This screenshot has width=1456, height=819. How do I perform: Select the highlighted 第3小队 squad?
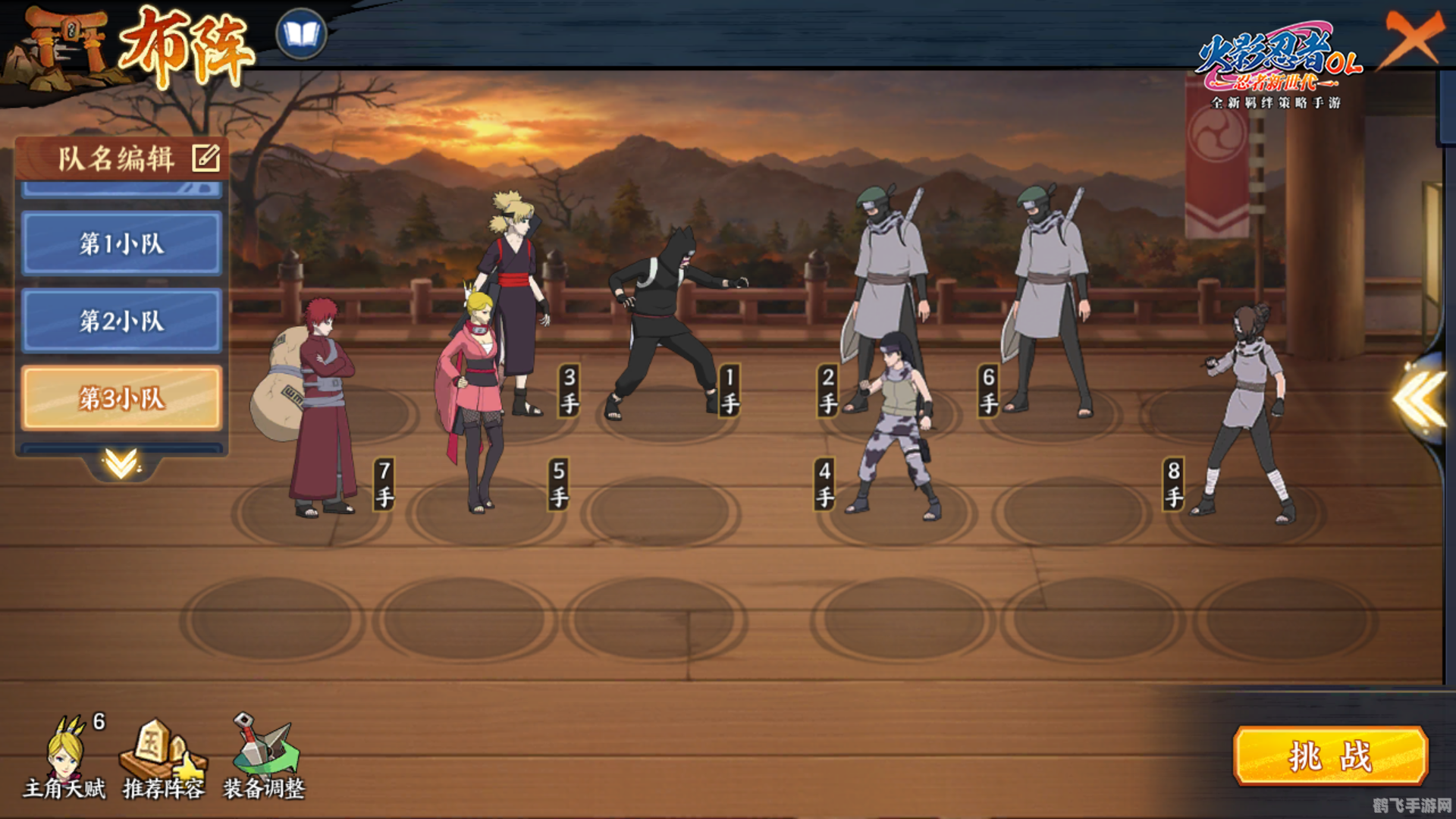(x=121, y=398)
